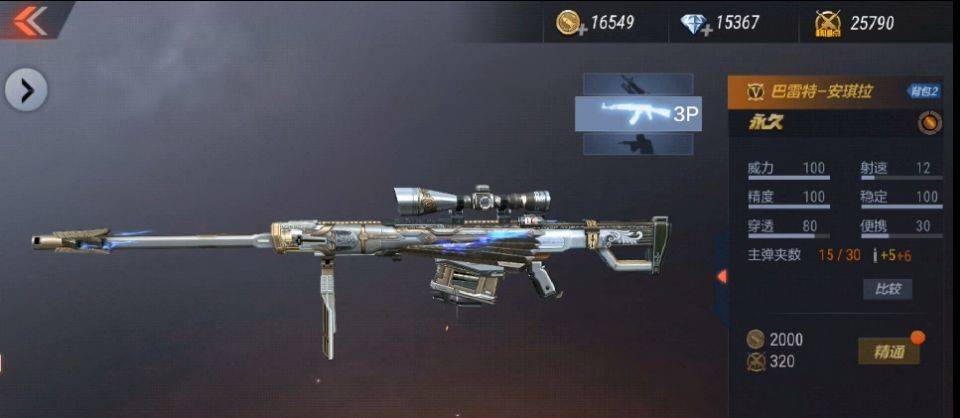Switch to the glowing 3P rifle view
960x418 pixels.
(x=637, y=114)
